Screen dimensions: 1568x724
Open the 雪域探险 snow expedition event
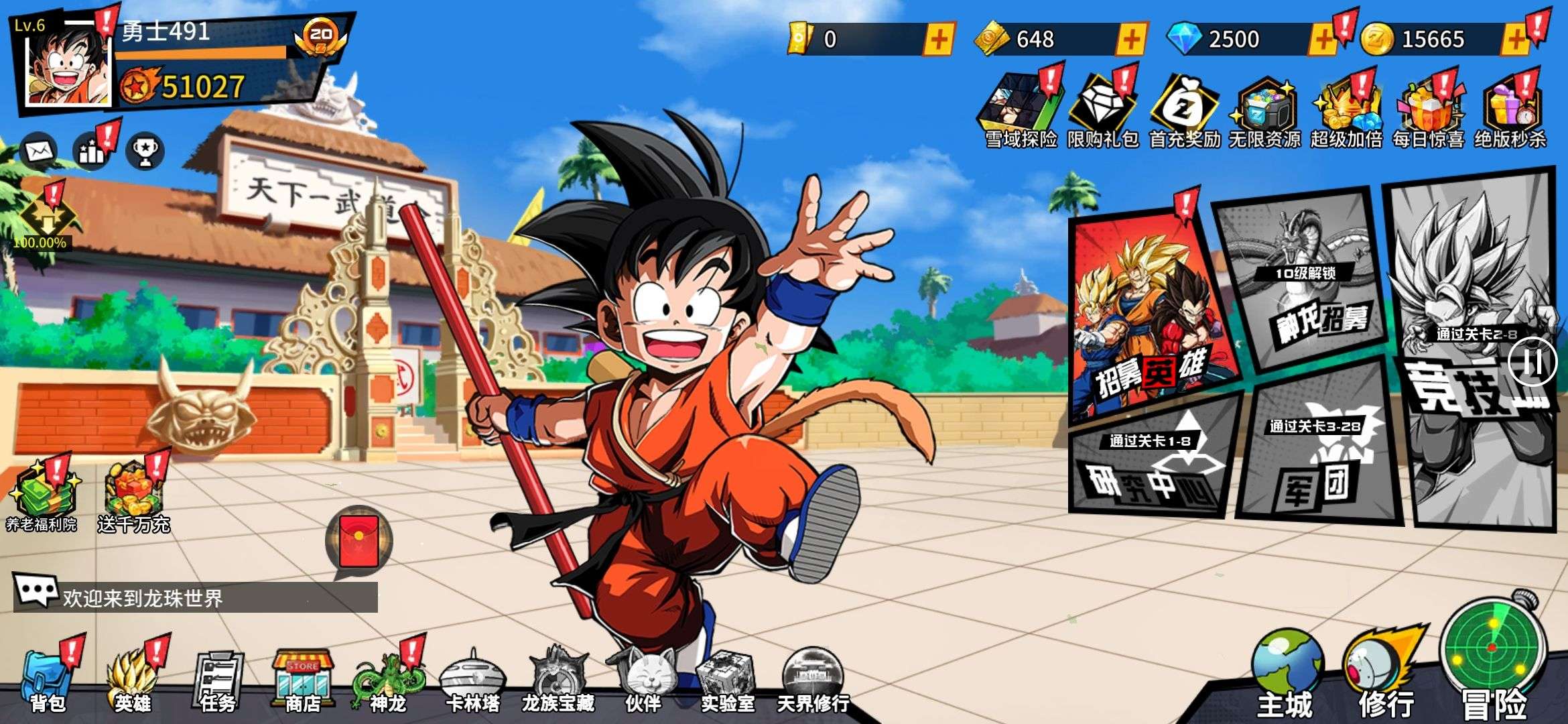click(x=1020, y=111)
